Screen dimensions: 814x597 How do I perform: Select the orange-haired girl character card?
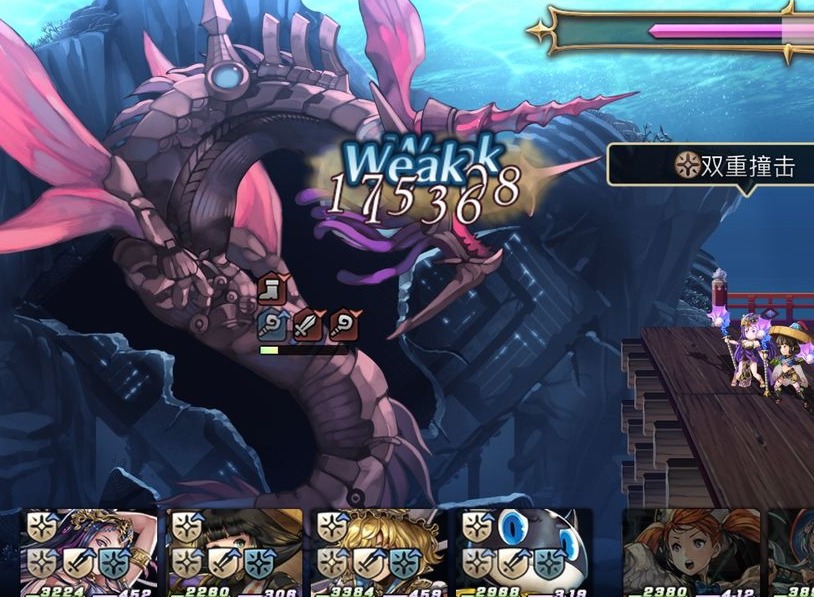tap(690, 551)
